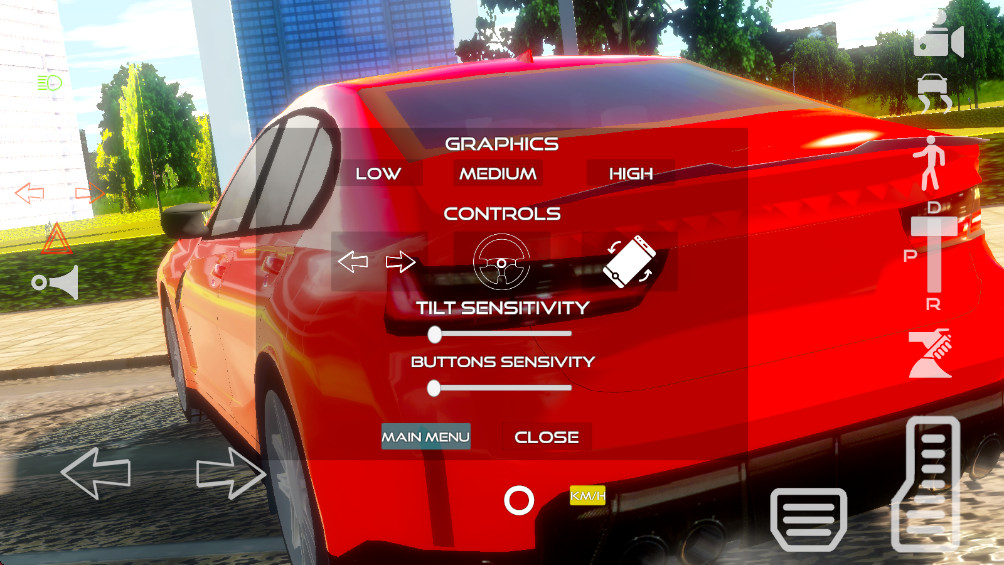Close the settings panel
Image resolution: width=1004 pixels, height=565 pixels.
[x=546, y=437]
